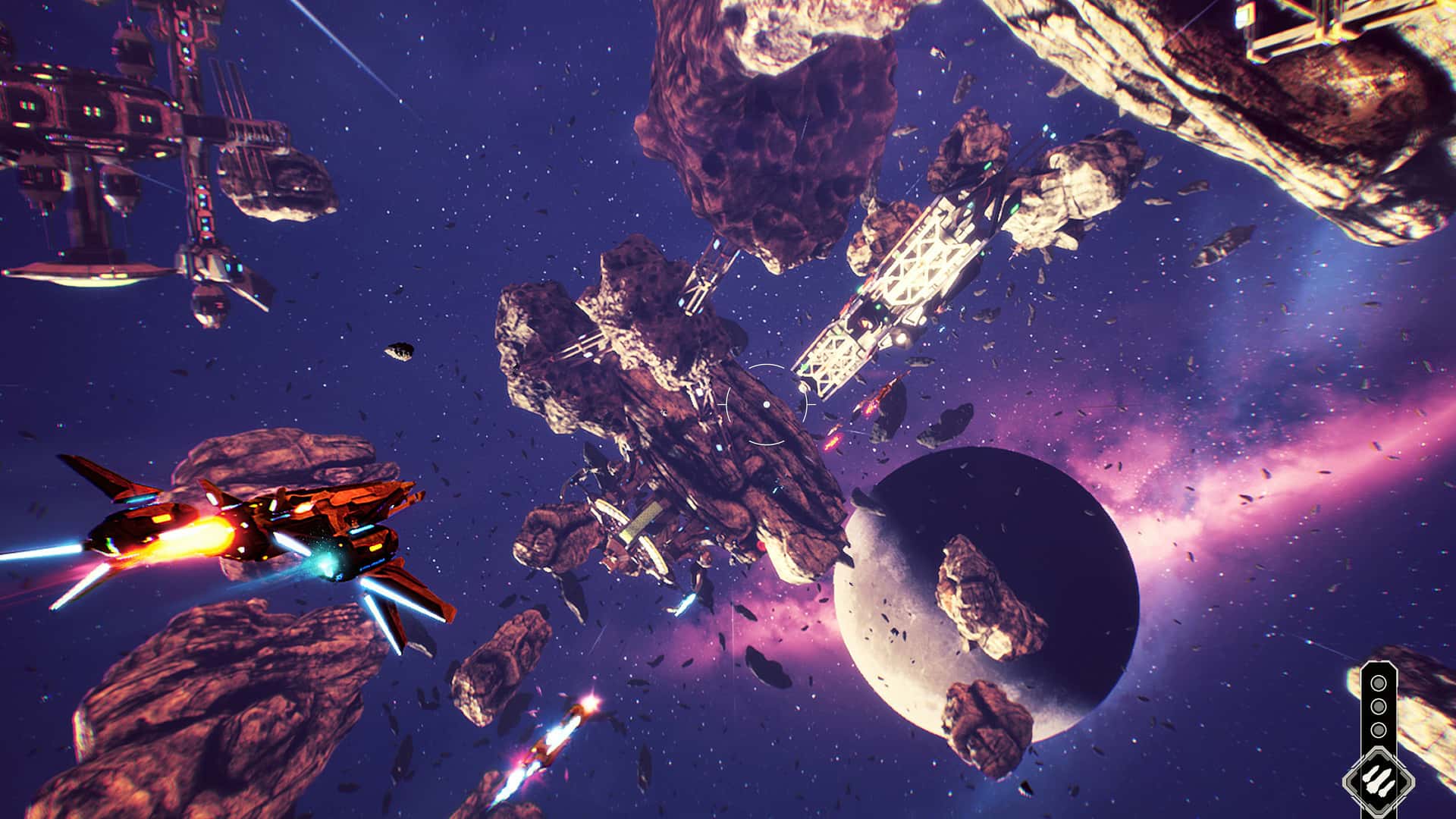Click the top ammo indicator dot
The height and width of the screenshot is (819, 1456).
click(1378, 682)
